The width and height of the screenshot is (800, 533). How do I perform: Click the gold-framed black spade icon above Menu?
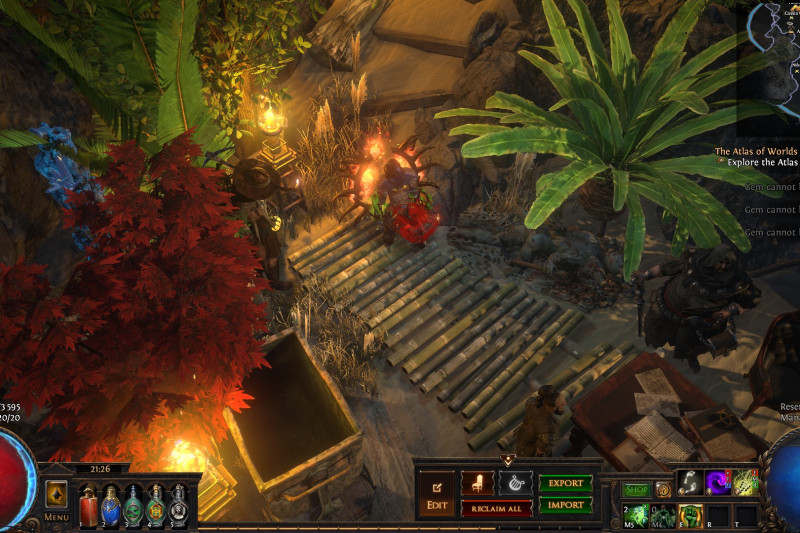(x=56, y=494)
